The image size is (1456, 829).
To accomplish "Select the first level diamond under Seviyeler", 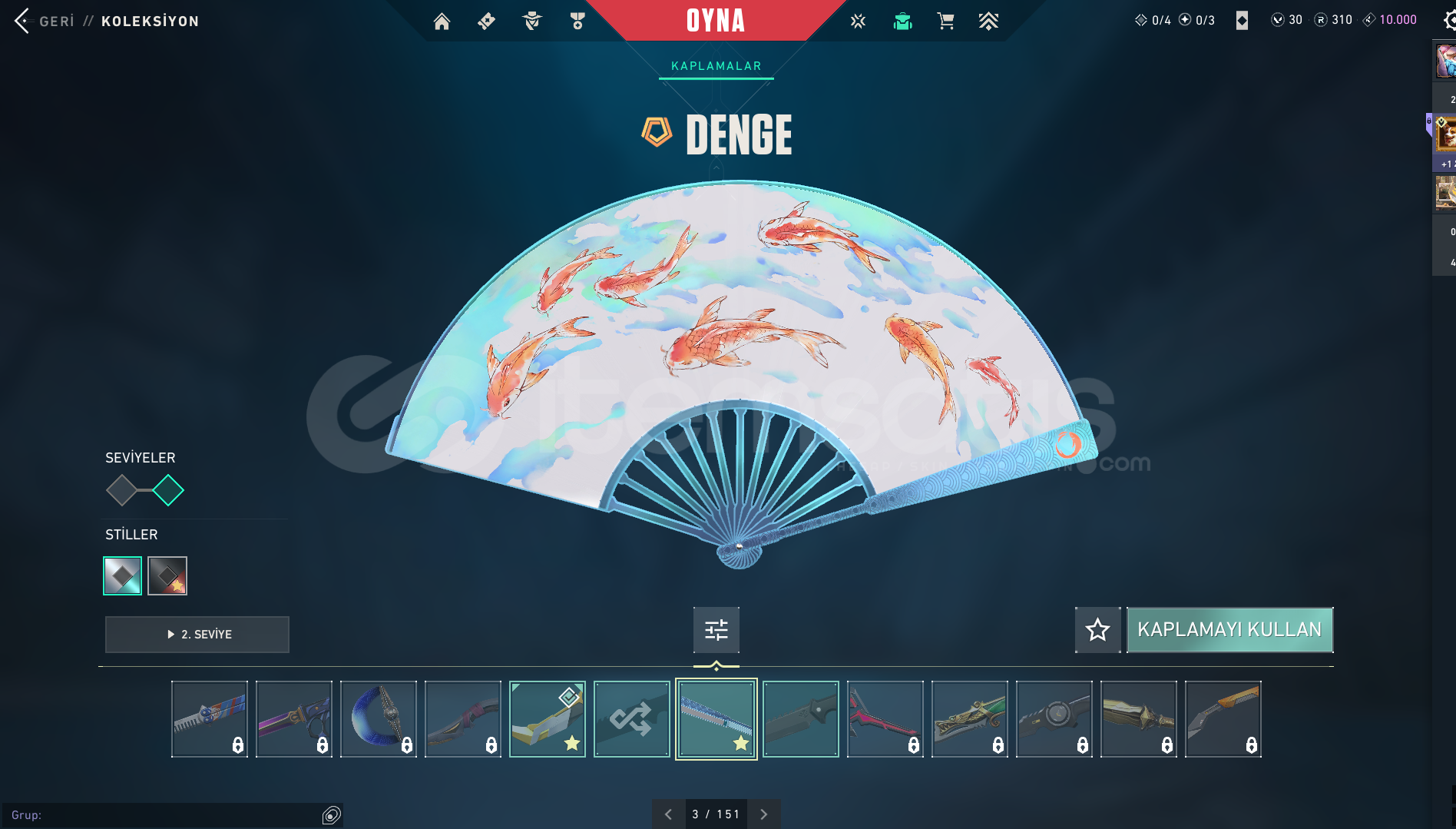I will [121, 490].
